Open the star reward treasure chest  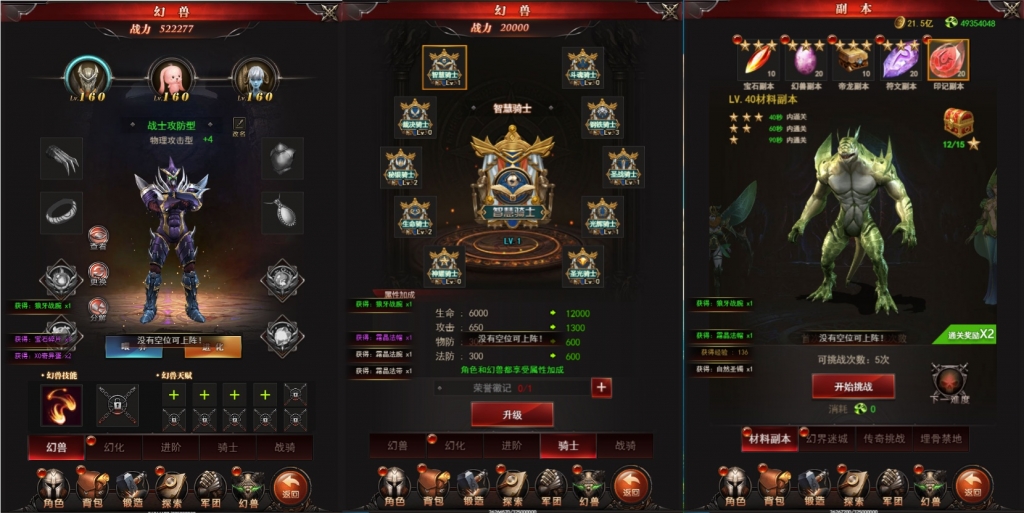[958, 122]
